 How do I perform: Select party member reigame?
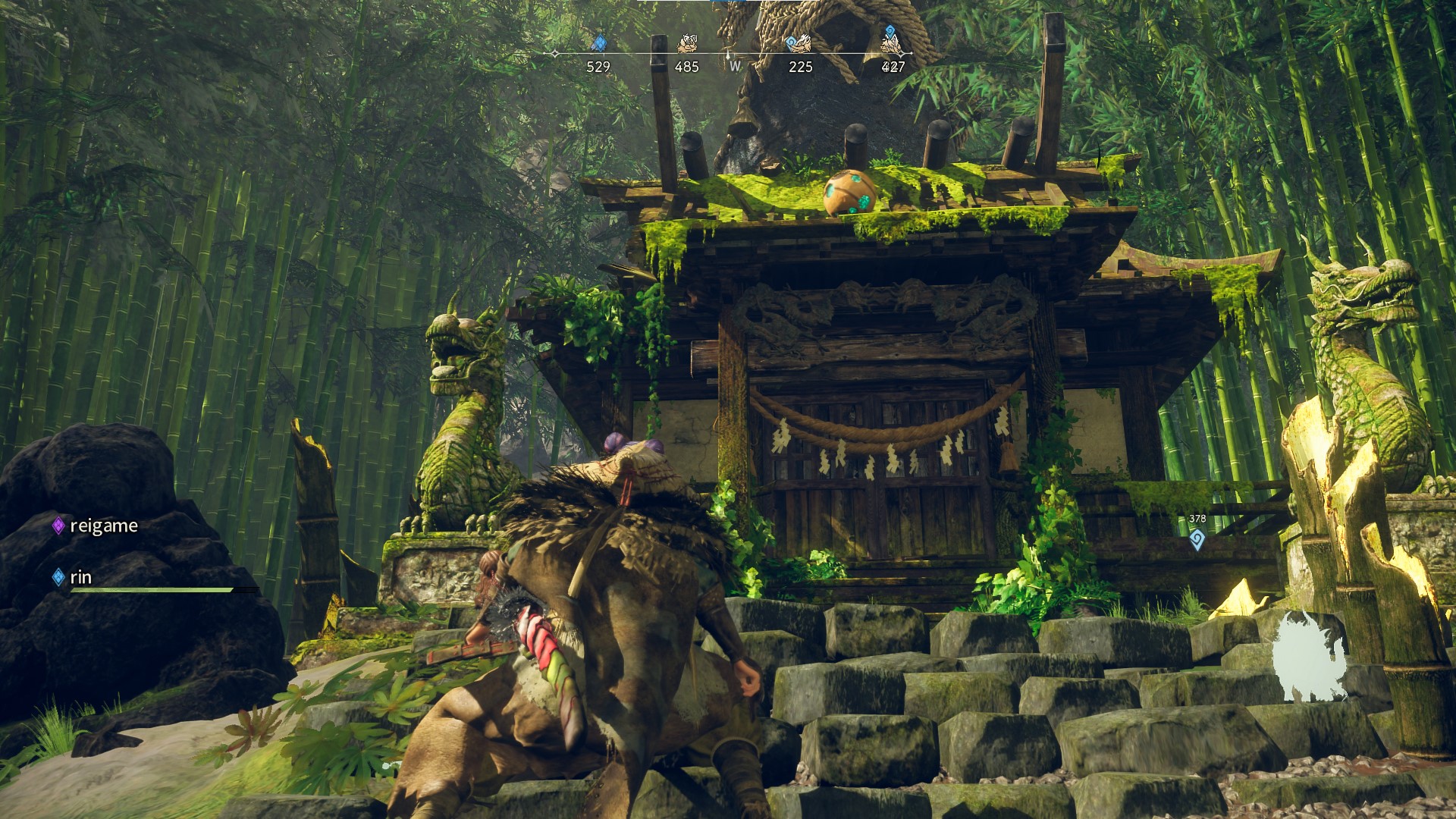[x=103, y=526]
